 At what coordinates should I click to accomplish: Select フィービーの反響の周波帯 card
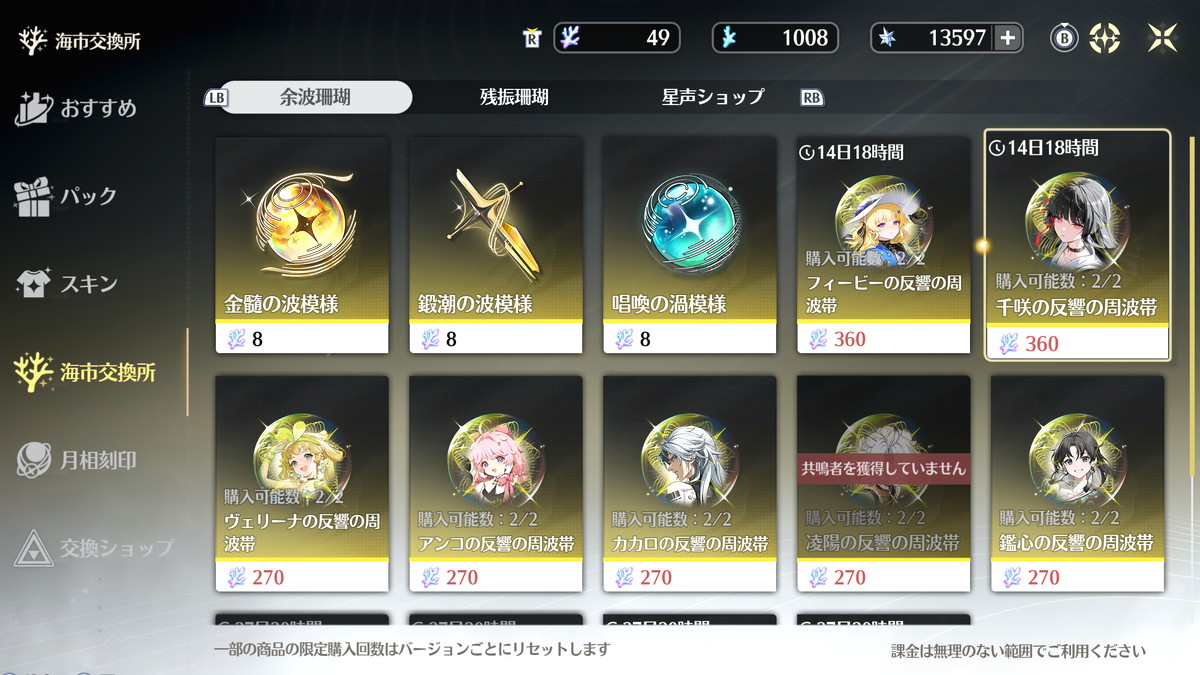[x=884, y=244]
